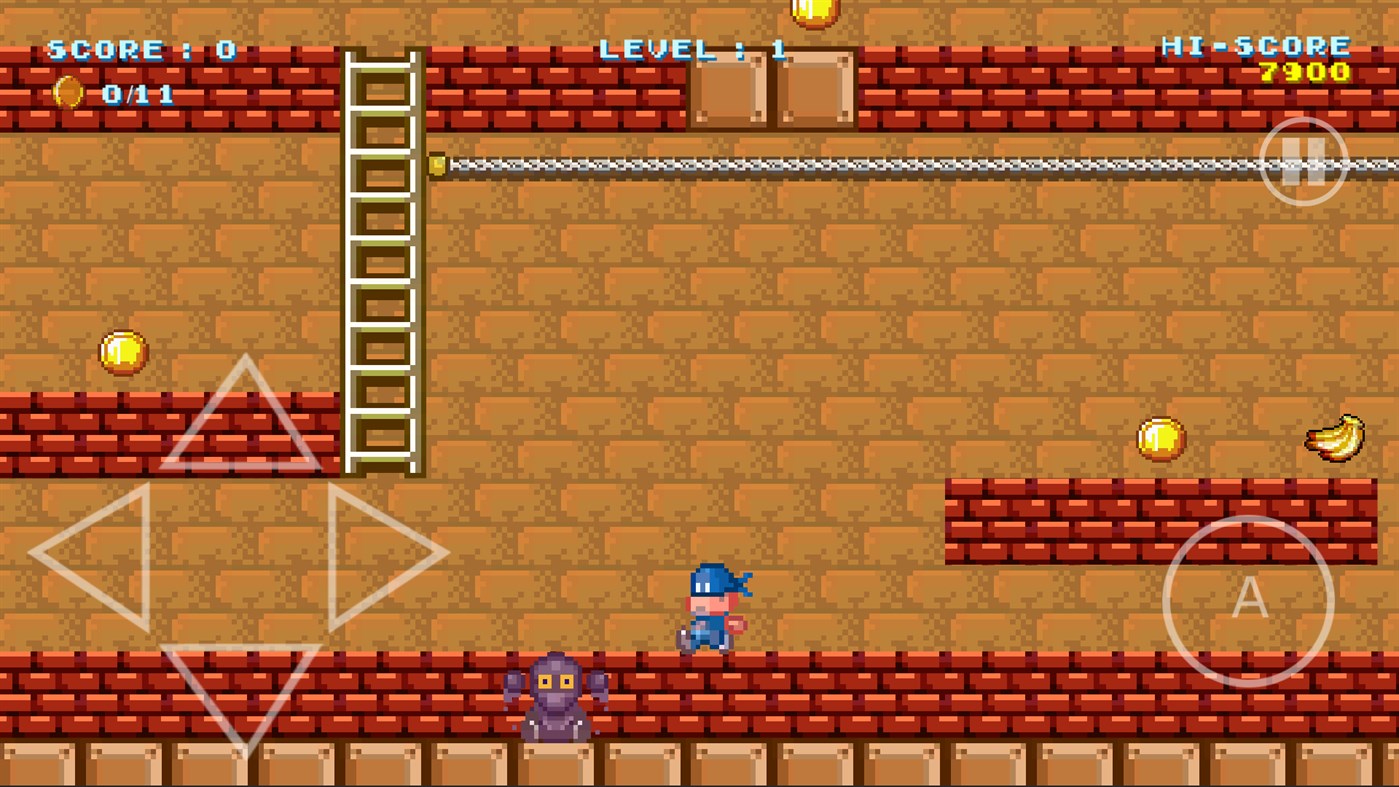Tap the coin counter icon showing 0/11
Viewport: 1399px width, 787px height.
(x=67, y=92)
